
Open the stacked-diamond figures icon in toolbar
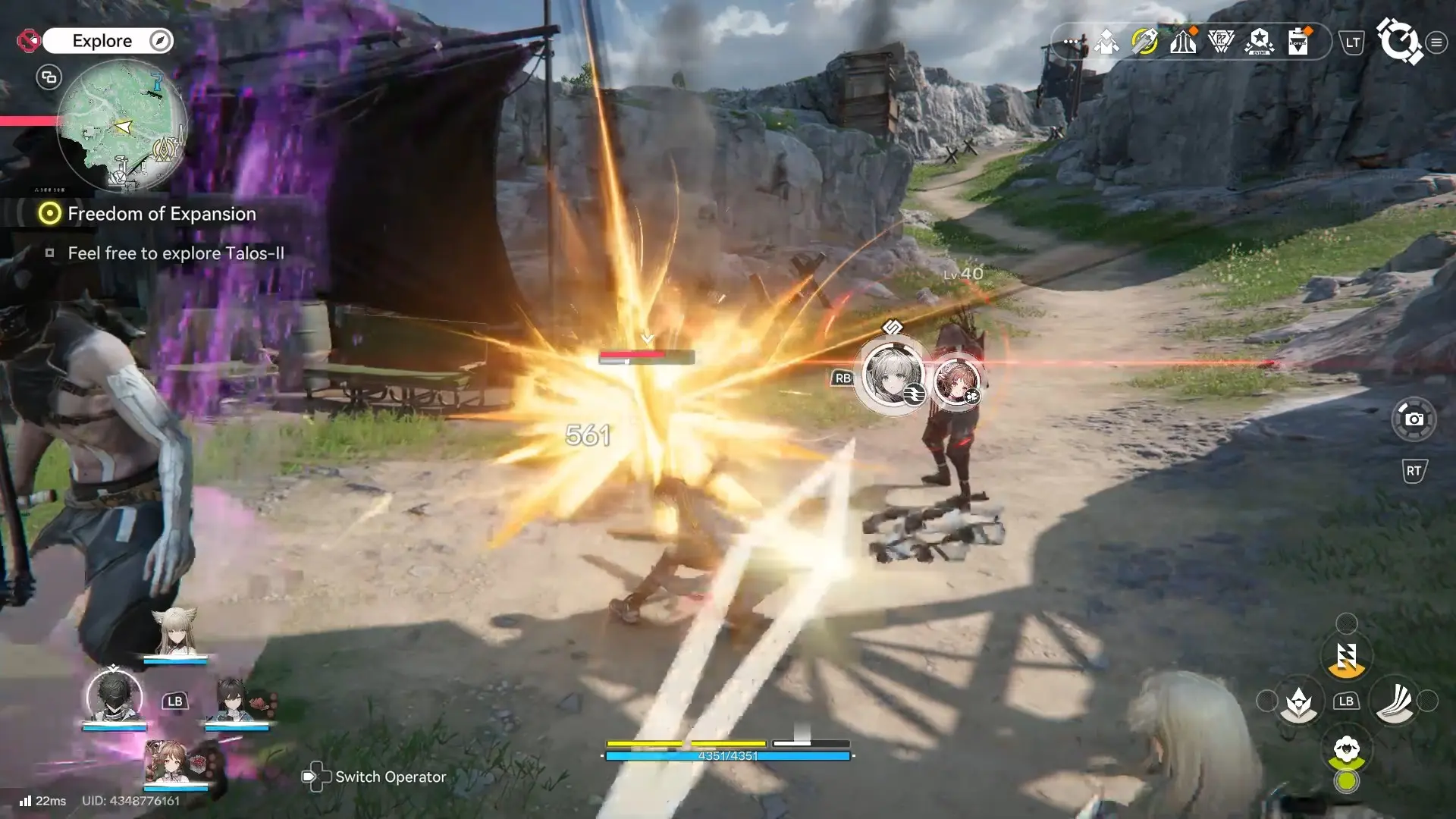1106,42
